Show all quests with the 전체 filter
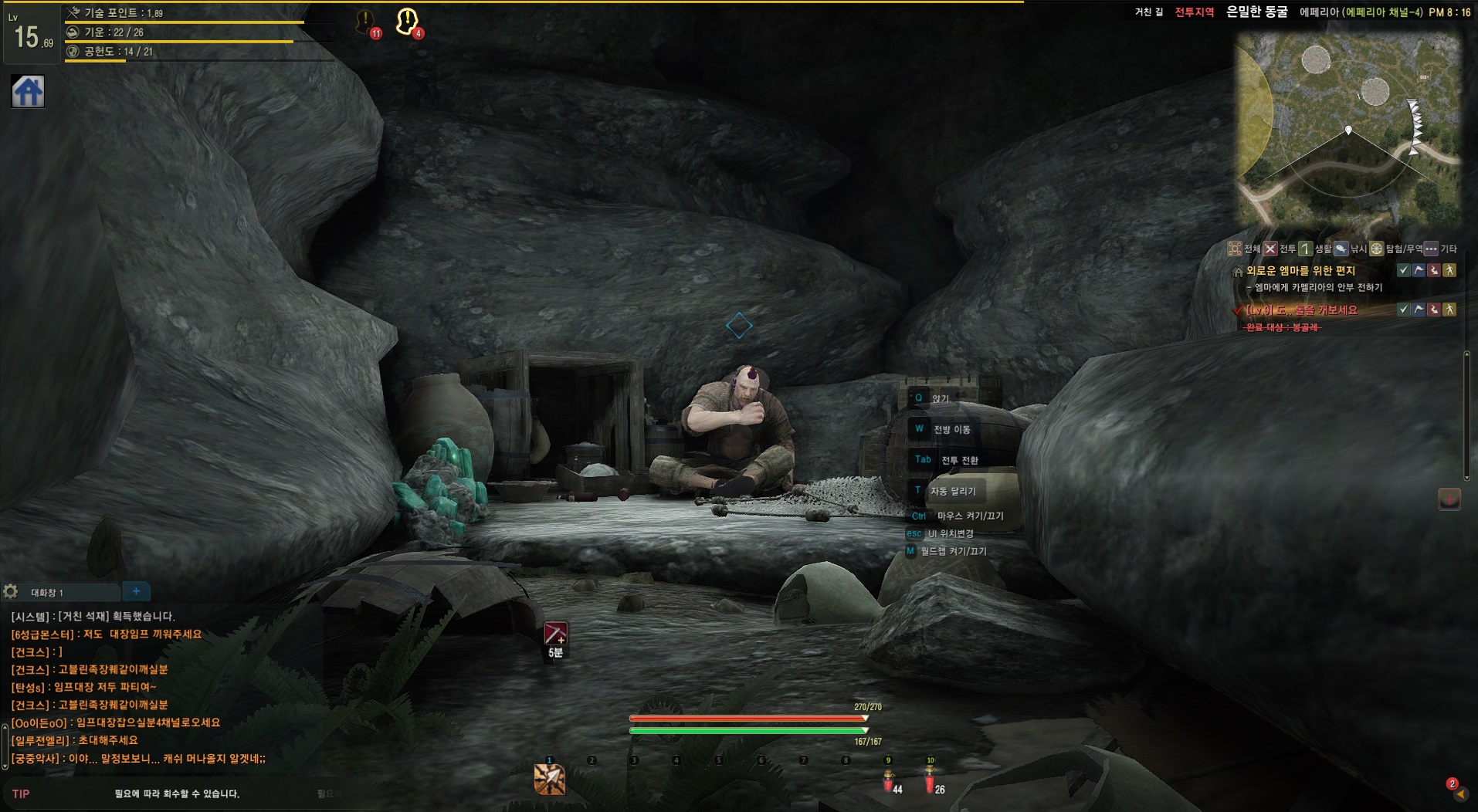 [1236, 249]
